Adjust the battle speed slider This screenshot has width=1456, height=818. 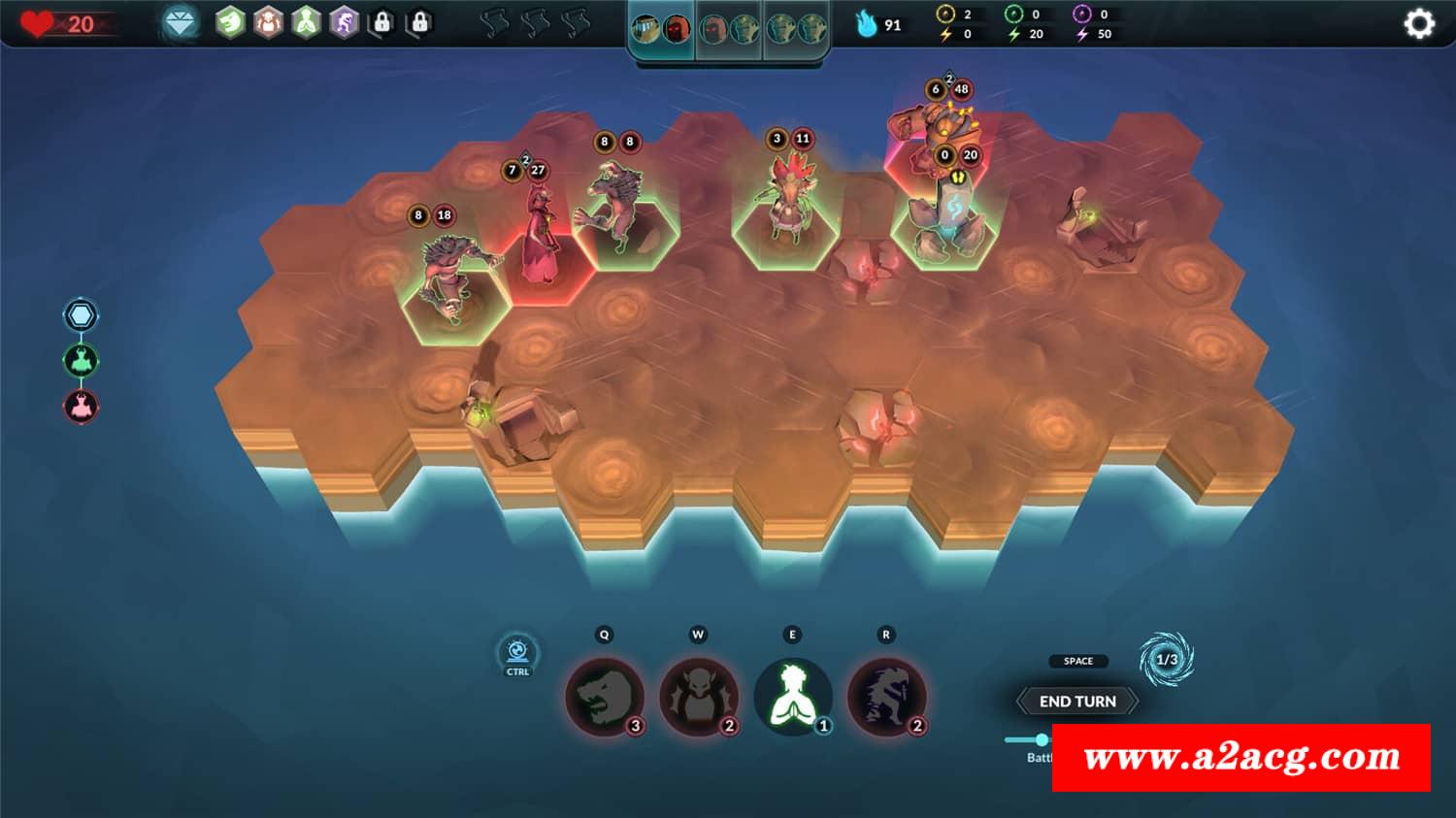(1041, 739)
